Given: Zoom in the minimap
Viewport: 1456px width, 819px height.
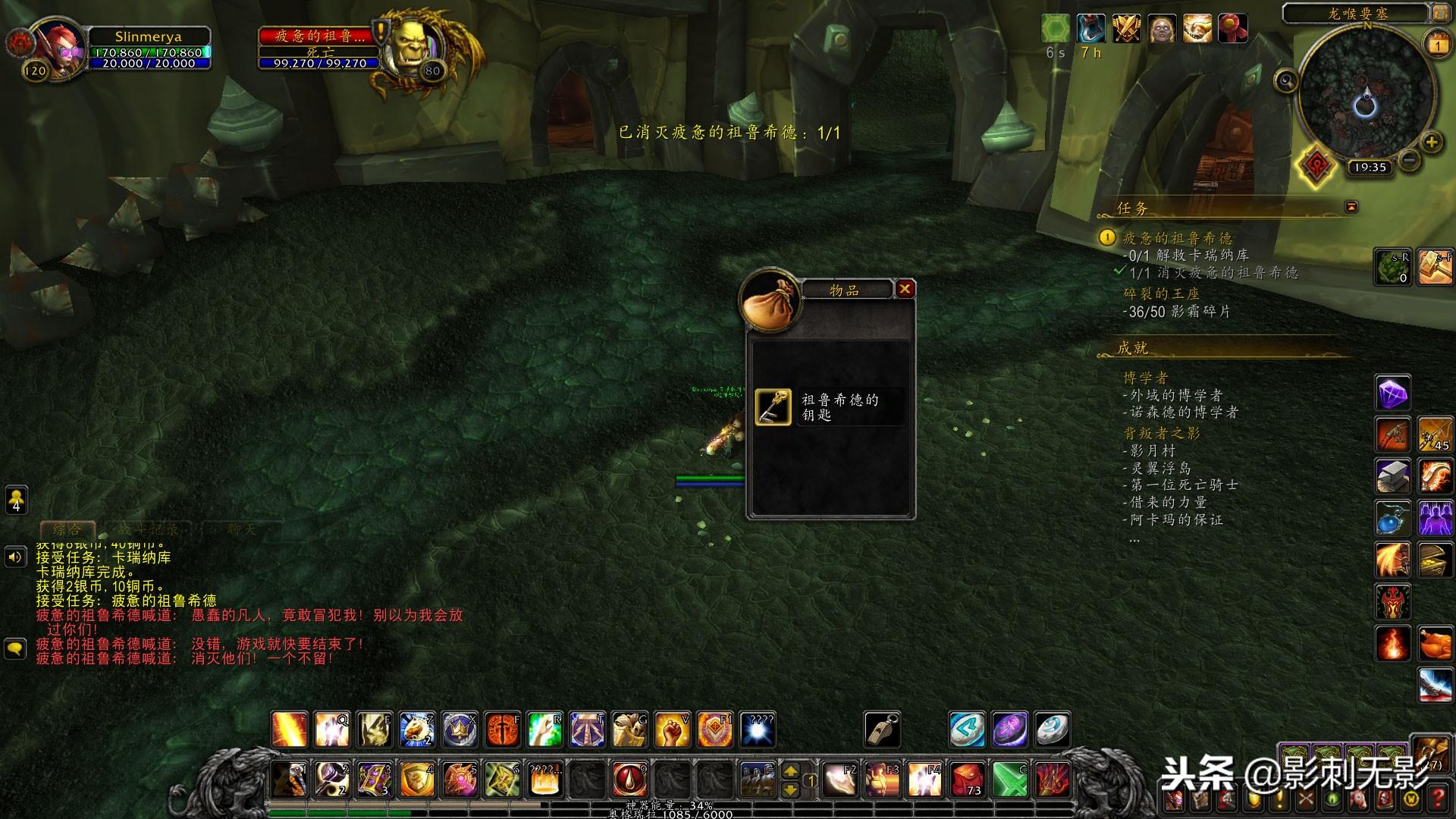Looking at the screenshot, I should pos(1431,142).
